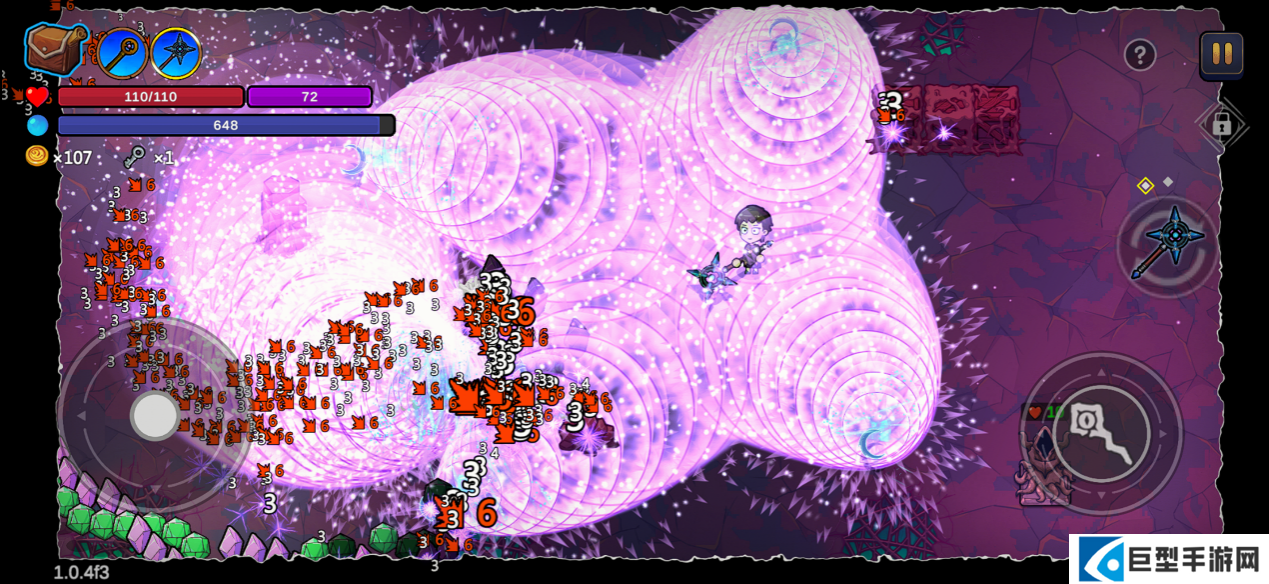Pause the game
This screenshot has width=1269, height=584.
(x=1221, y=54)
